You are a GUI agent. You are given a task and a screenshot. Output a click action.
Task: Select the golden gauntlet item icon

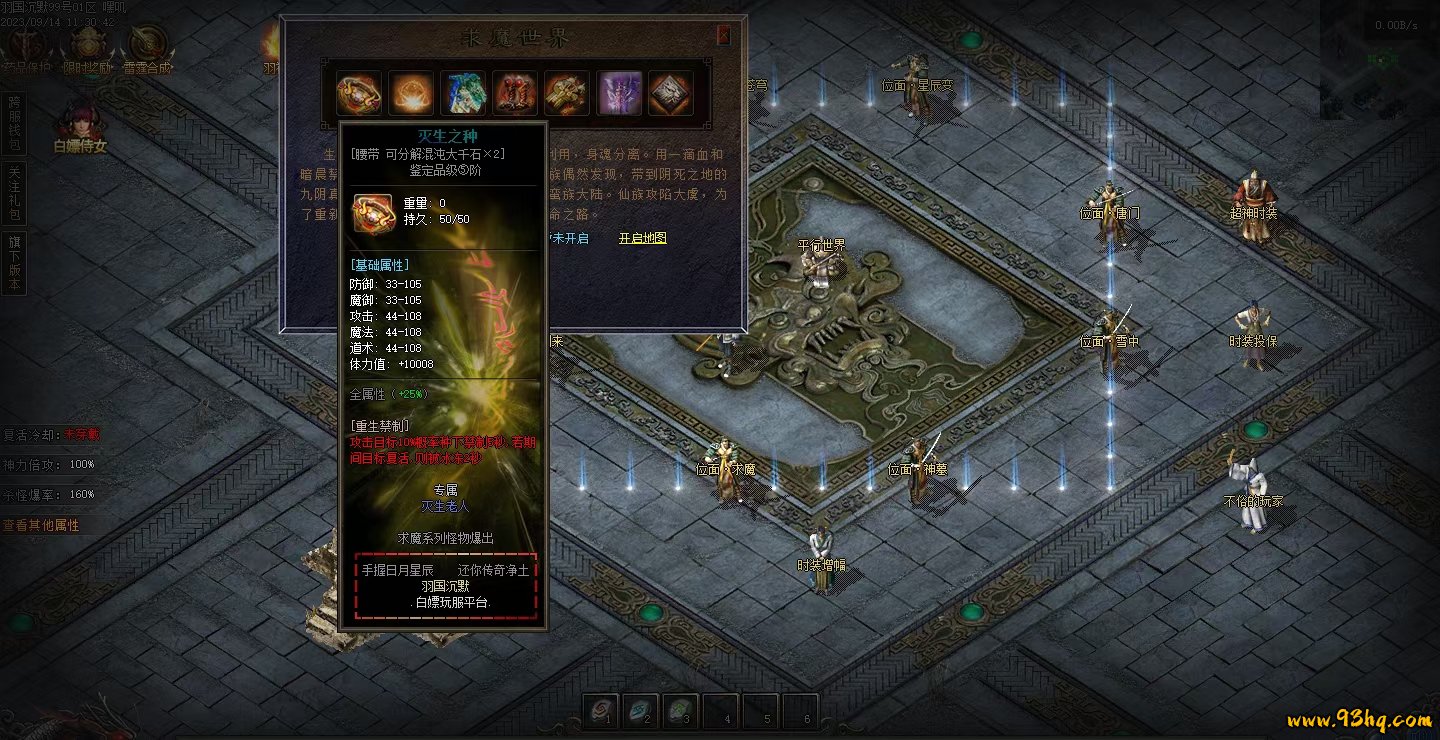click(x=567, y=93)
